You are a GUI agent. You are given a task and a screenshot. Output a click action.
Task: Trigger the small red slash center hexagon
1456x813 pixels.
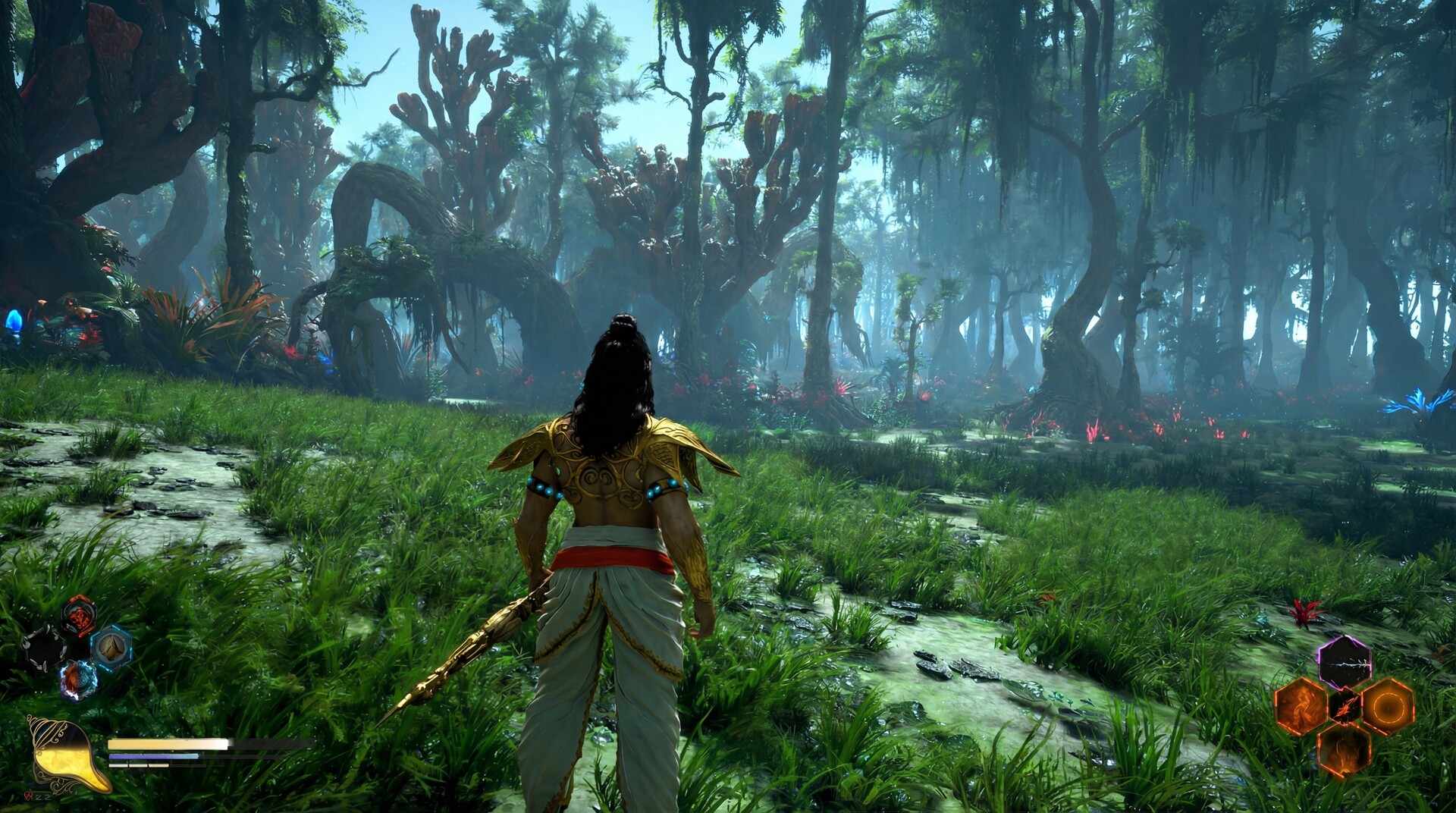pos(1345,705)
